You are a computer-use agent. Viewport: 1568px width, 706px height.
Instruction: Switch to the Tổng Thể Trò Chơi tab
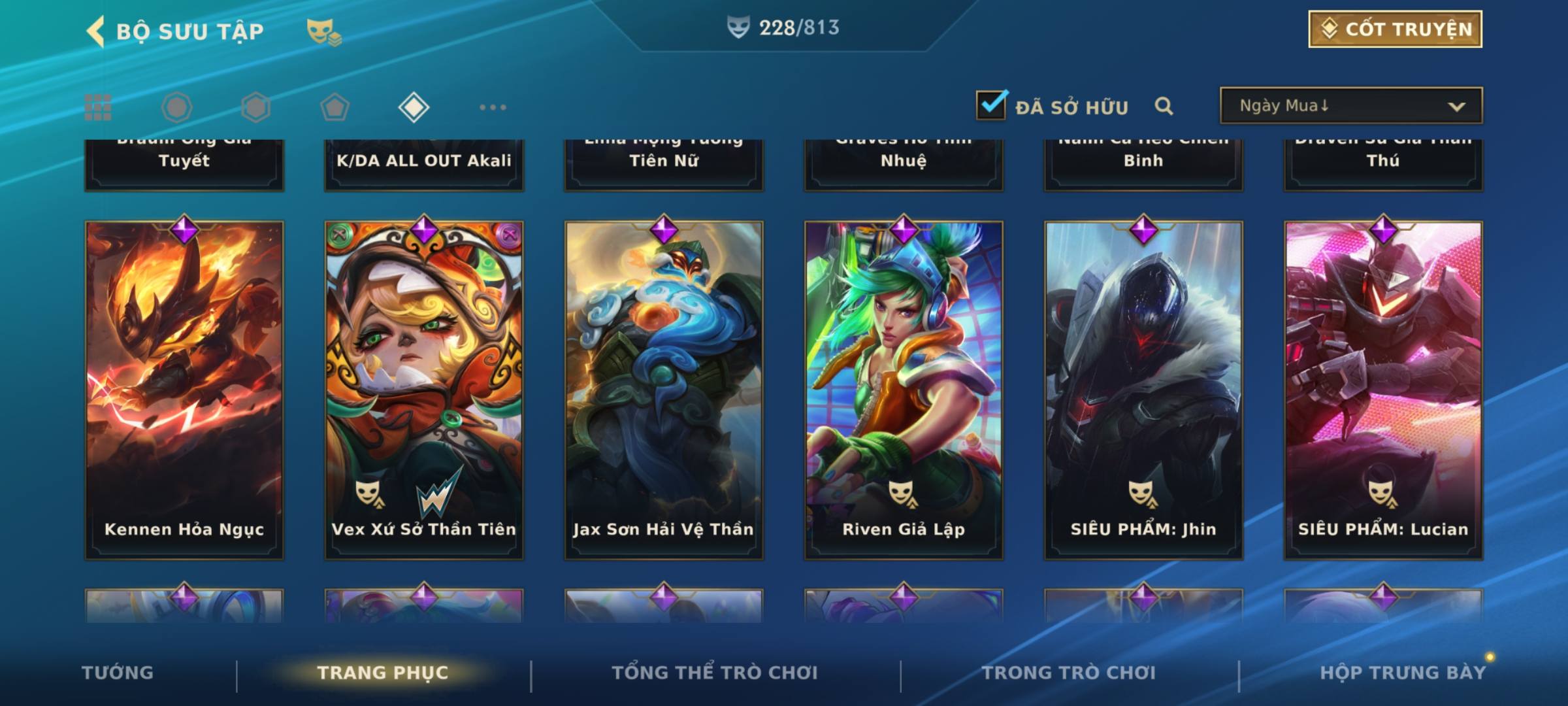tap(715, 673)
